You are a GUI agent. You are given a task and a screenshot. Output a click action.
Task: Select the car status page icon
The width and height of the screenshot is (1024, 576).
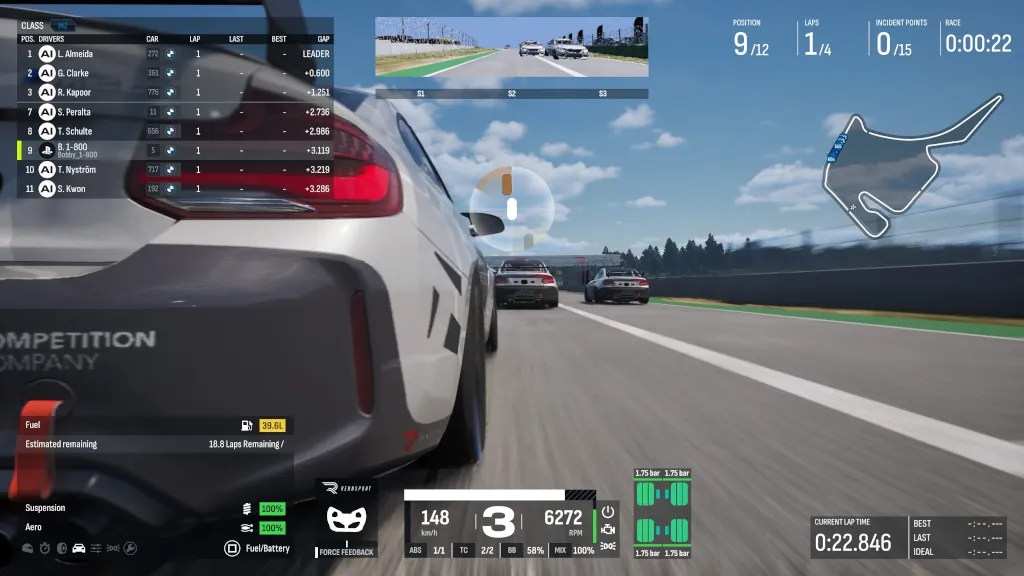[78, 548]
